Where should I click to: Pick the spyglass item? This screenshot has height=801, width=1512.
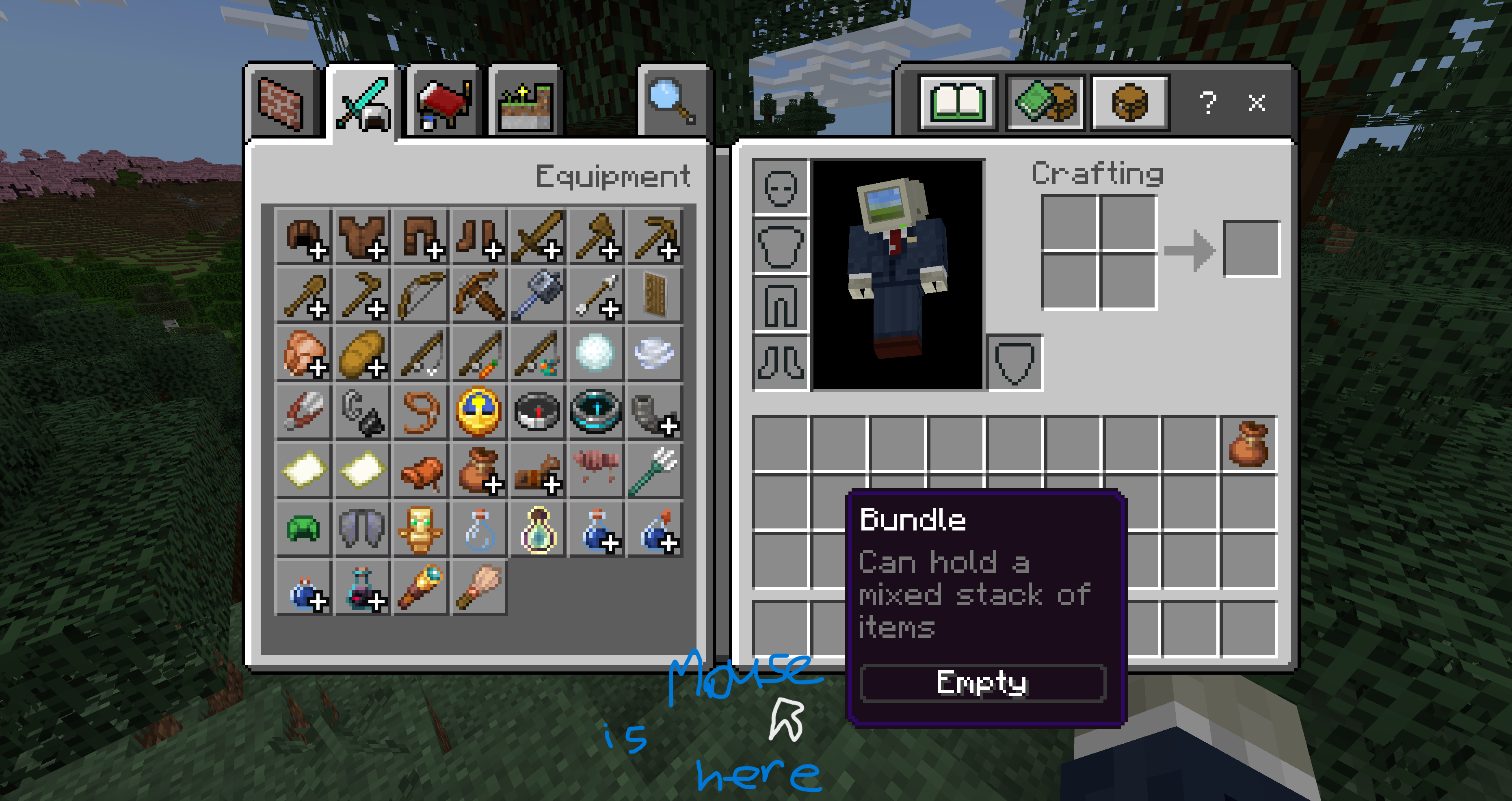(421, 587)
